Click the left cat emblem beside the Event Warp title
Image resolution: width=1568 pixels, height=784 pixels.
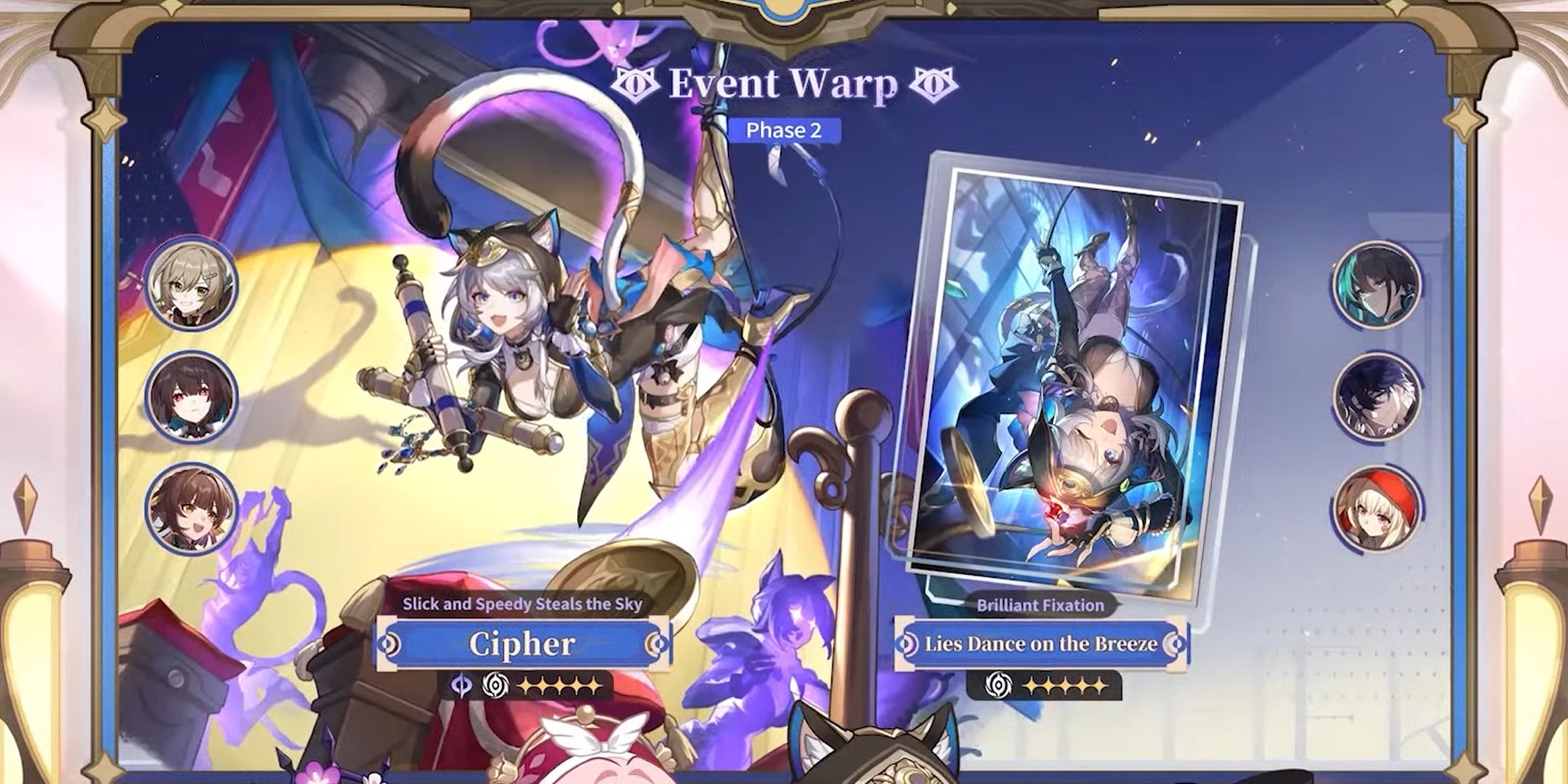click(x=637, y=85)
